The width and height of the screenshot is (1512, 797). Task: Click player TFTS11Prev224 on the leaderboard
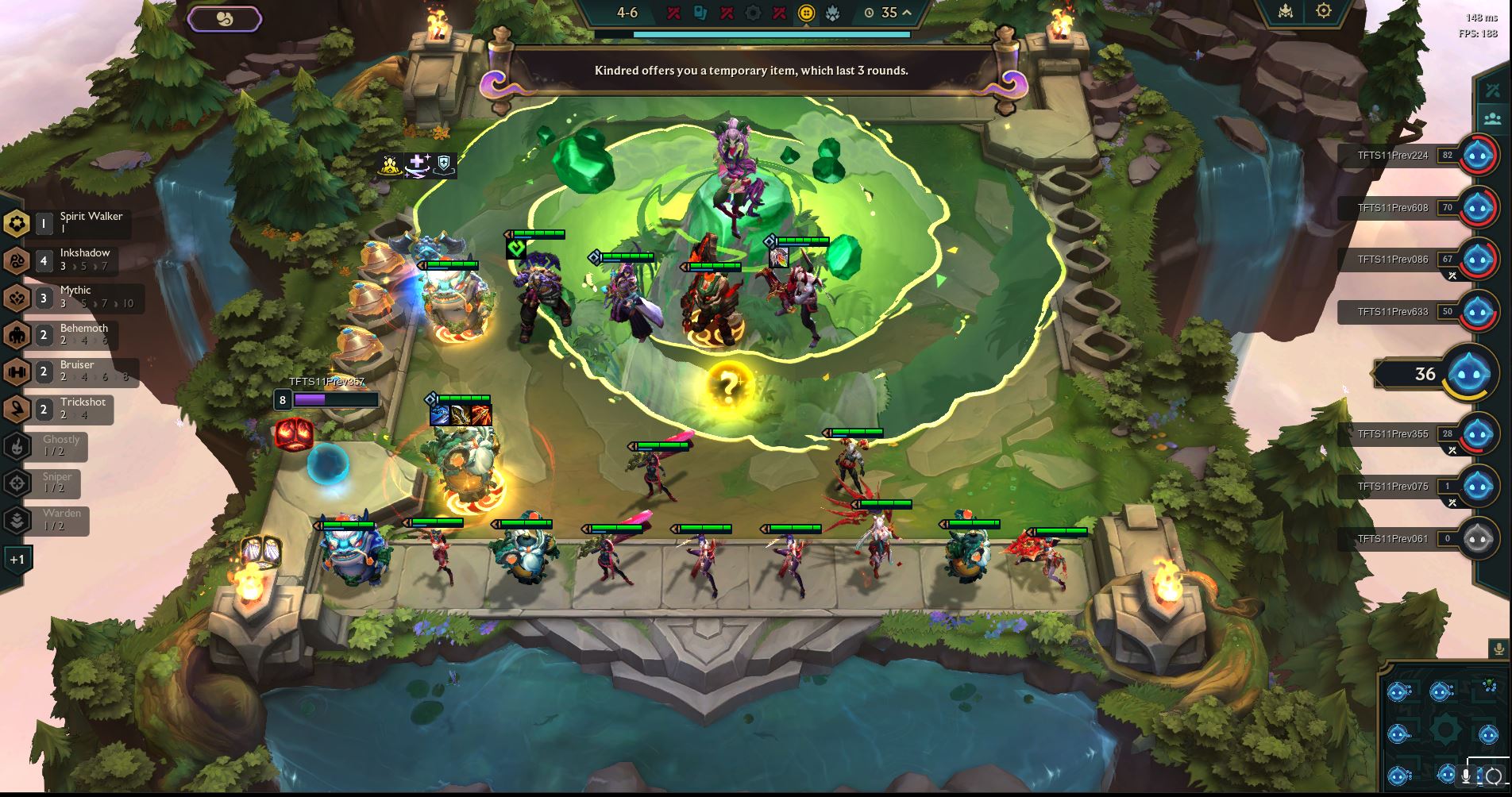coord(1394,156)
